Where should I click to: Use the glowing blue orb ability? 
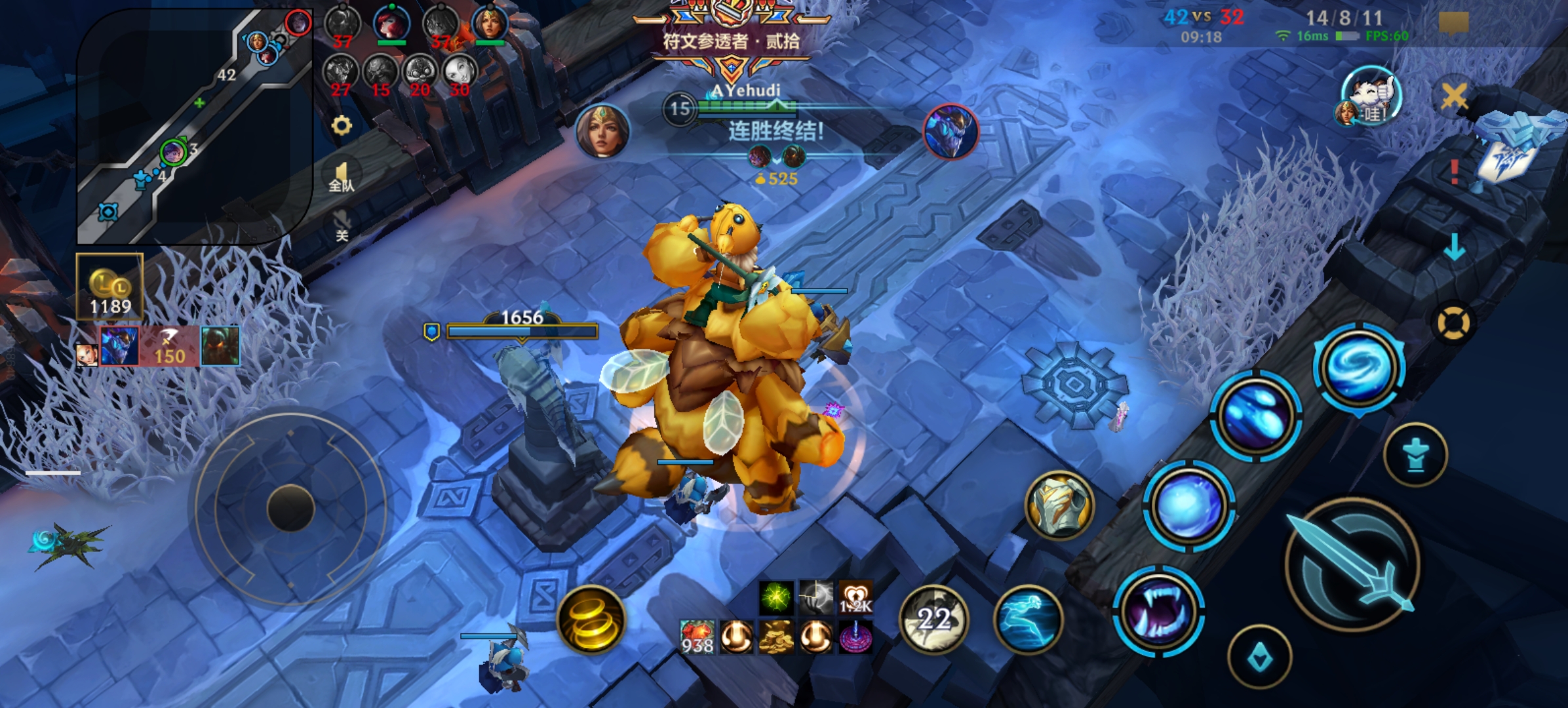coord(1188,506)
